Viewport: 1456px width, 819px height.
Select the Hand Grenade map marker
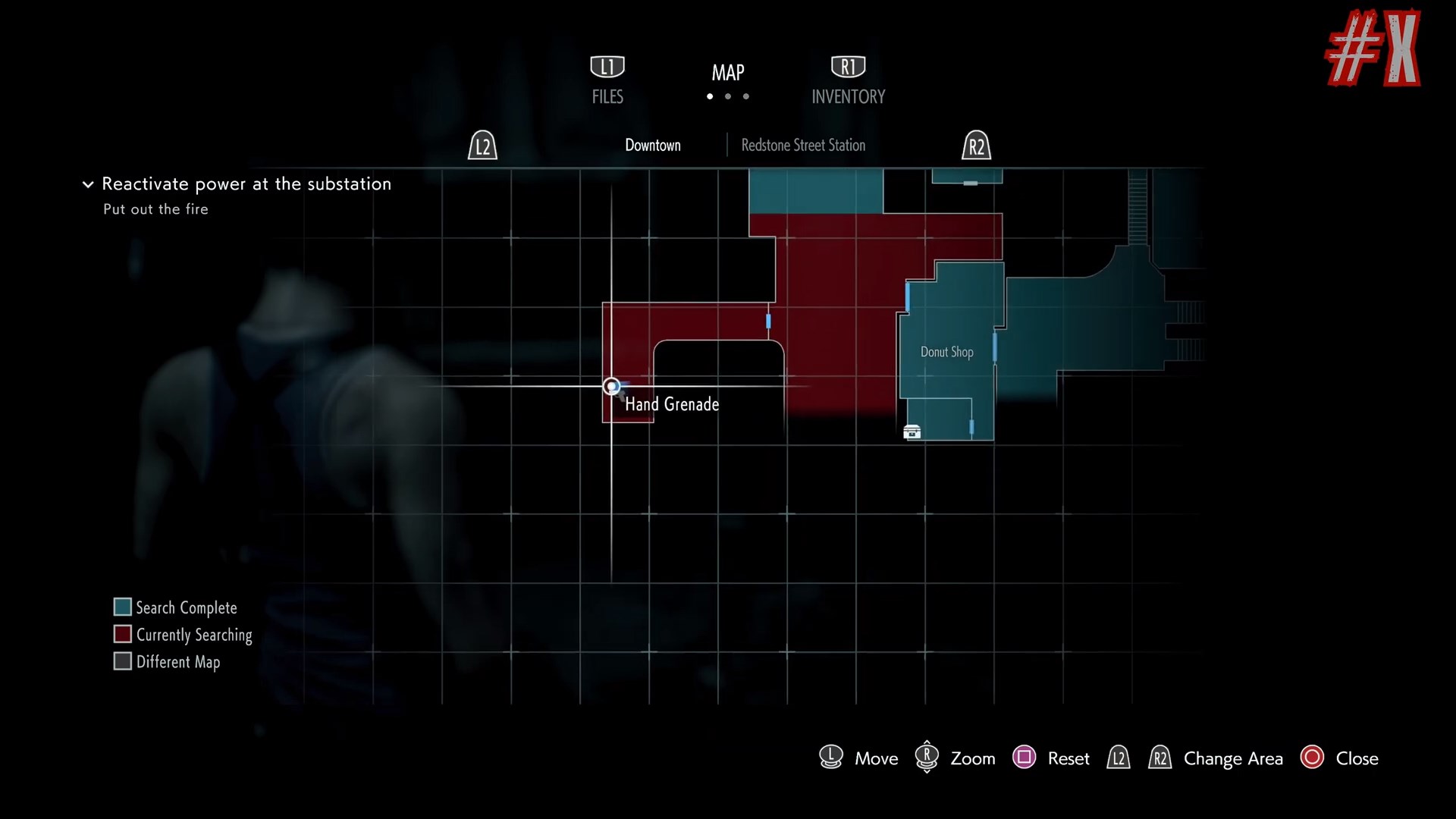click(x=611, y=387)
